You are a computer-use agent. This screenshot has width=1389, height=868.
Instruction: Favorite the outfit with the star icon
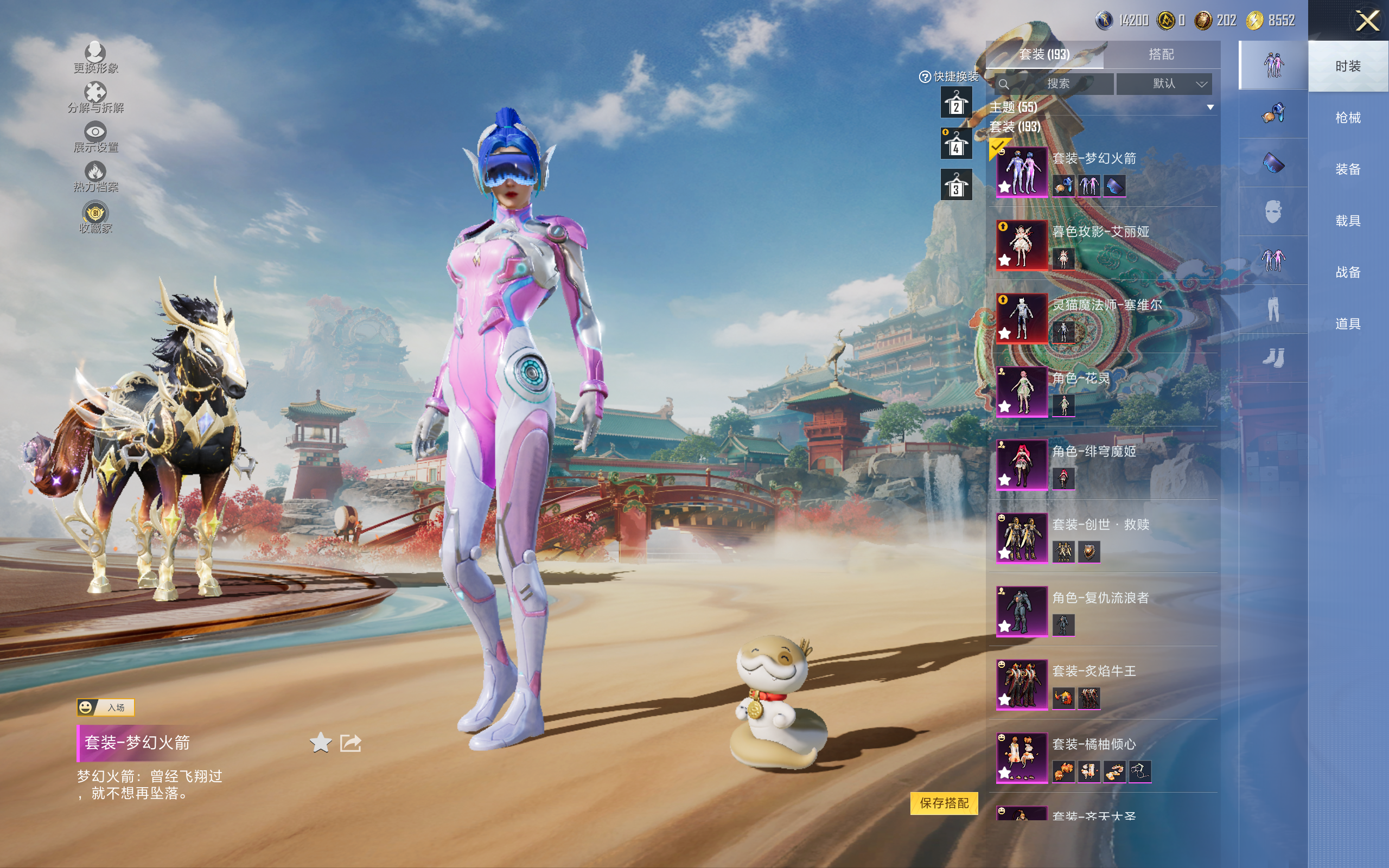(x=320, y=743)
